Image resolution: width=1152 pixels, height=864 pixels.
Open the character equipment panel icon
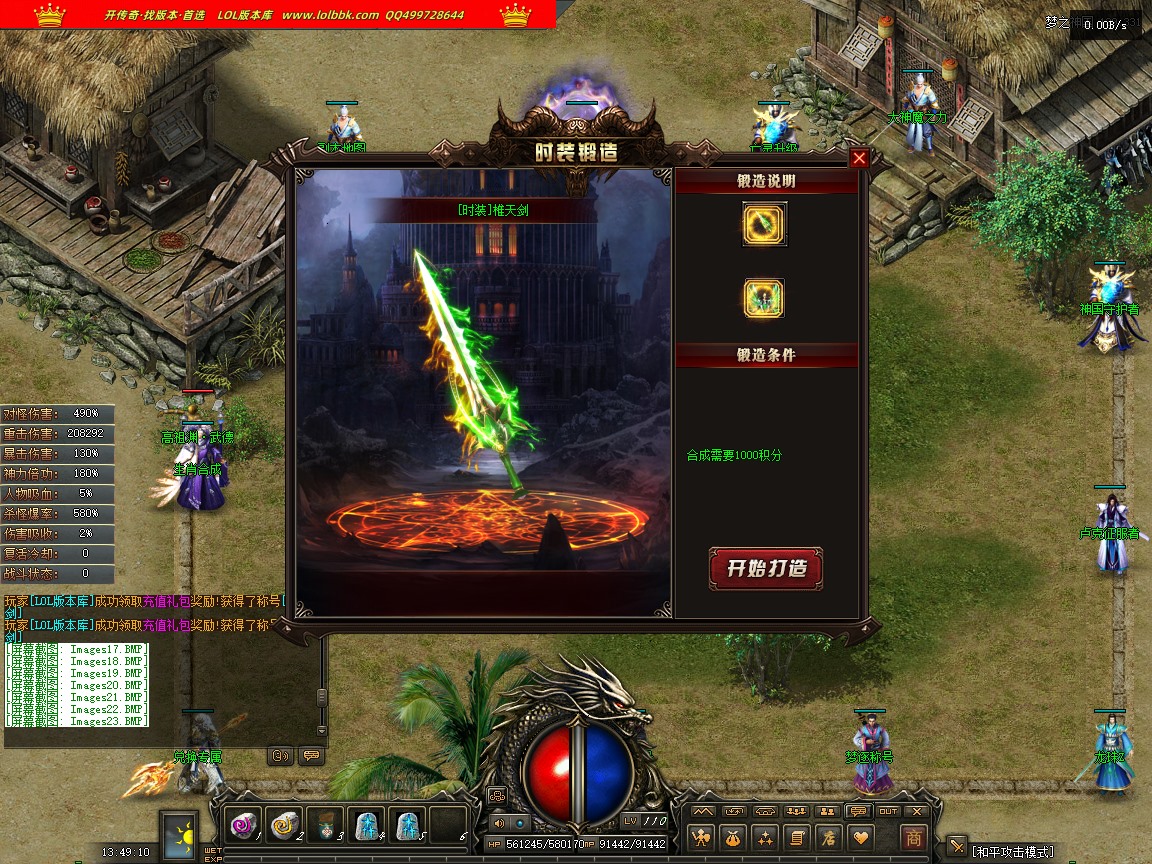[702, 837]
